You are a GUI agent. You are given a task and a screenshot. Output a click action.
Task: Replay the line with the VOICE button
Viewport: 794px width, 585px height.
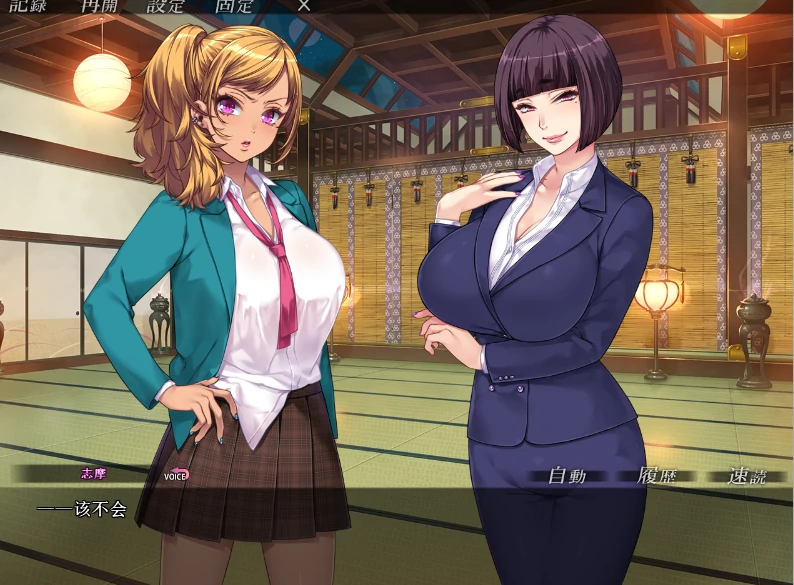click(x=176, y=475)
